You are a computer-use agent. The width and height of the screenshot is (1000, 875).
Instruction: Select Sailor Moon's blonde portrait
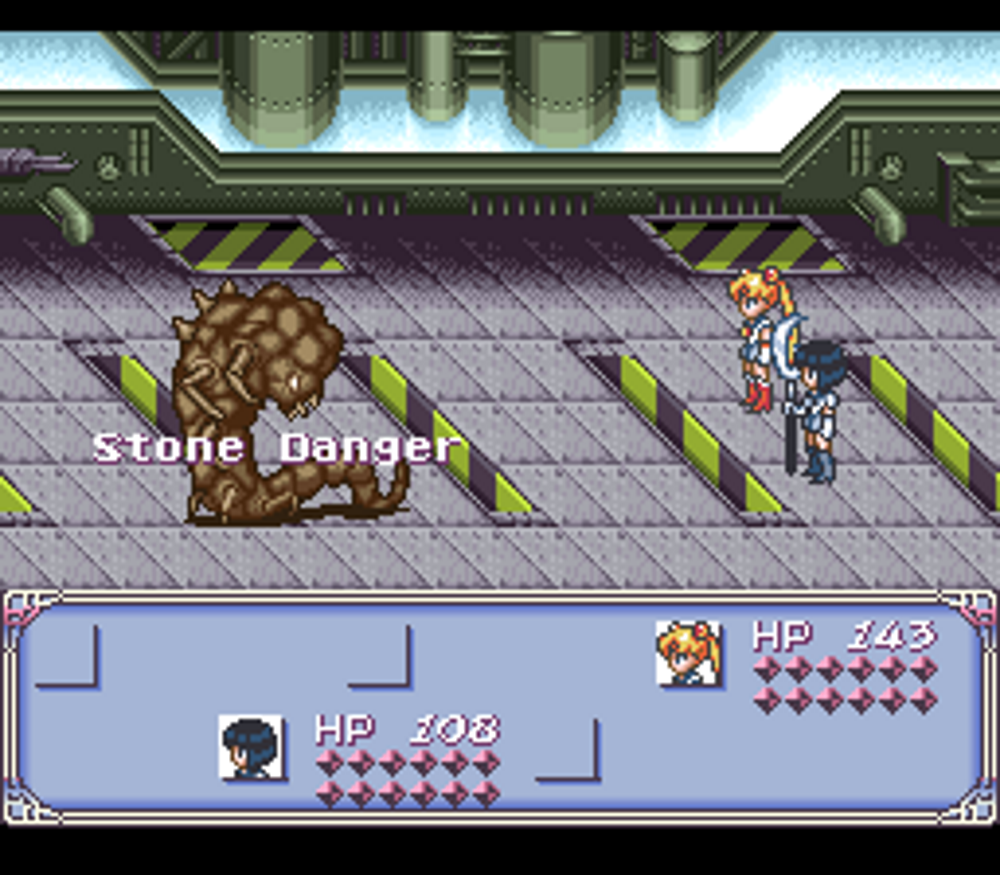tap(688, 653)
